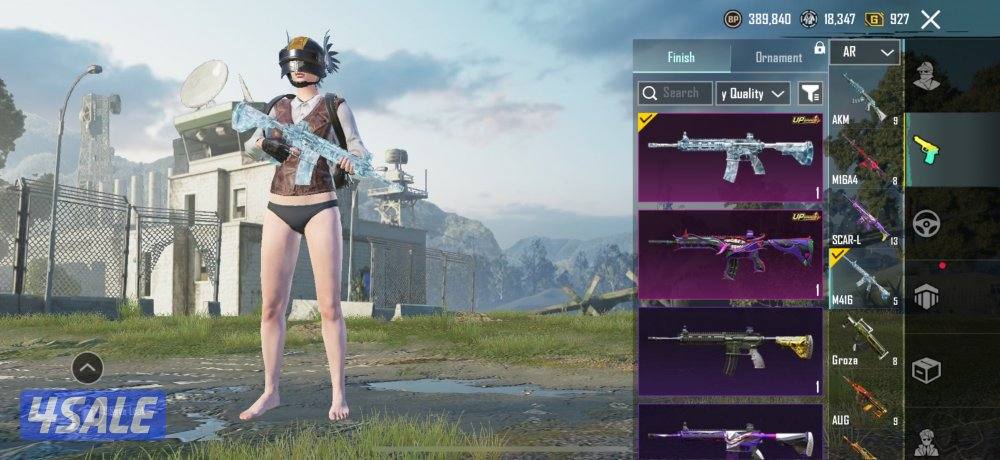Click the skin Search field
1000x460 pixels.
[x=676, y=93]
